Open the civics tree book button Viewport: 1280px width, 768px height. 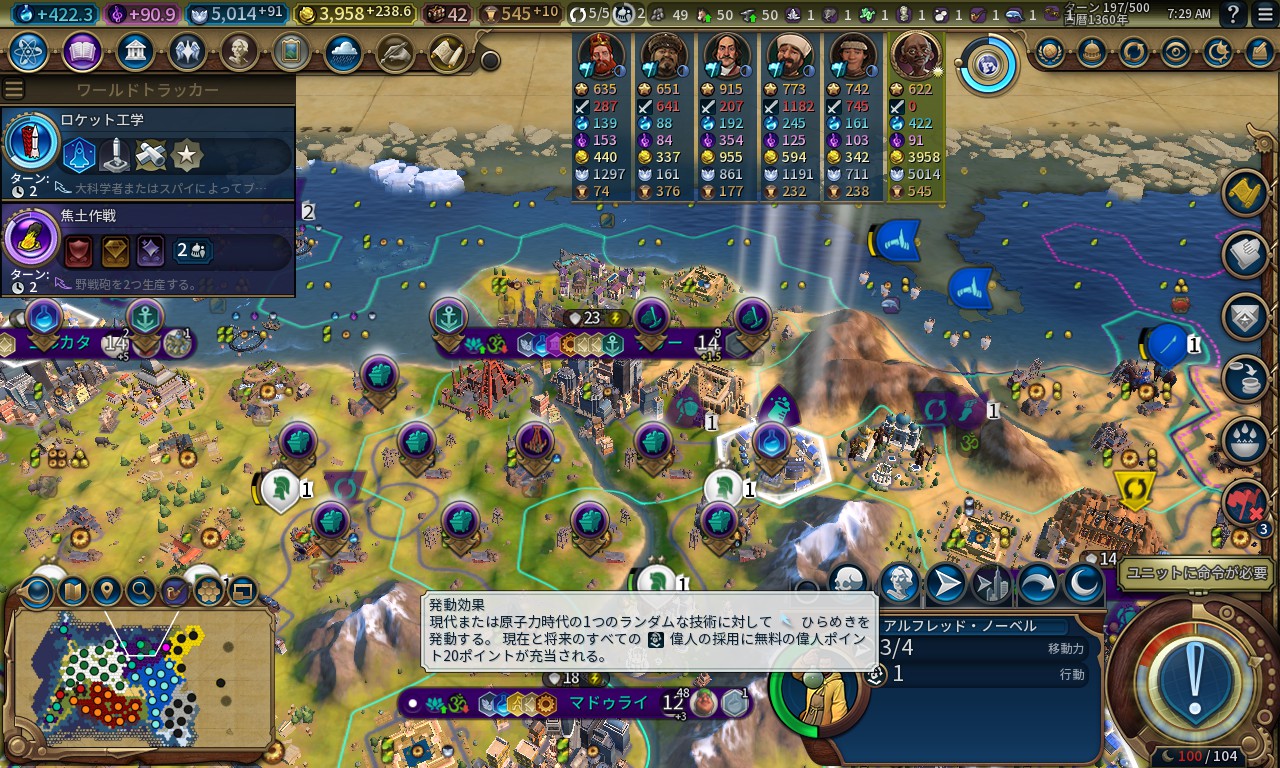point(82,52)
